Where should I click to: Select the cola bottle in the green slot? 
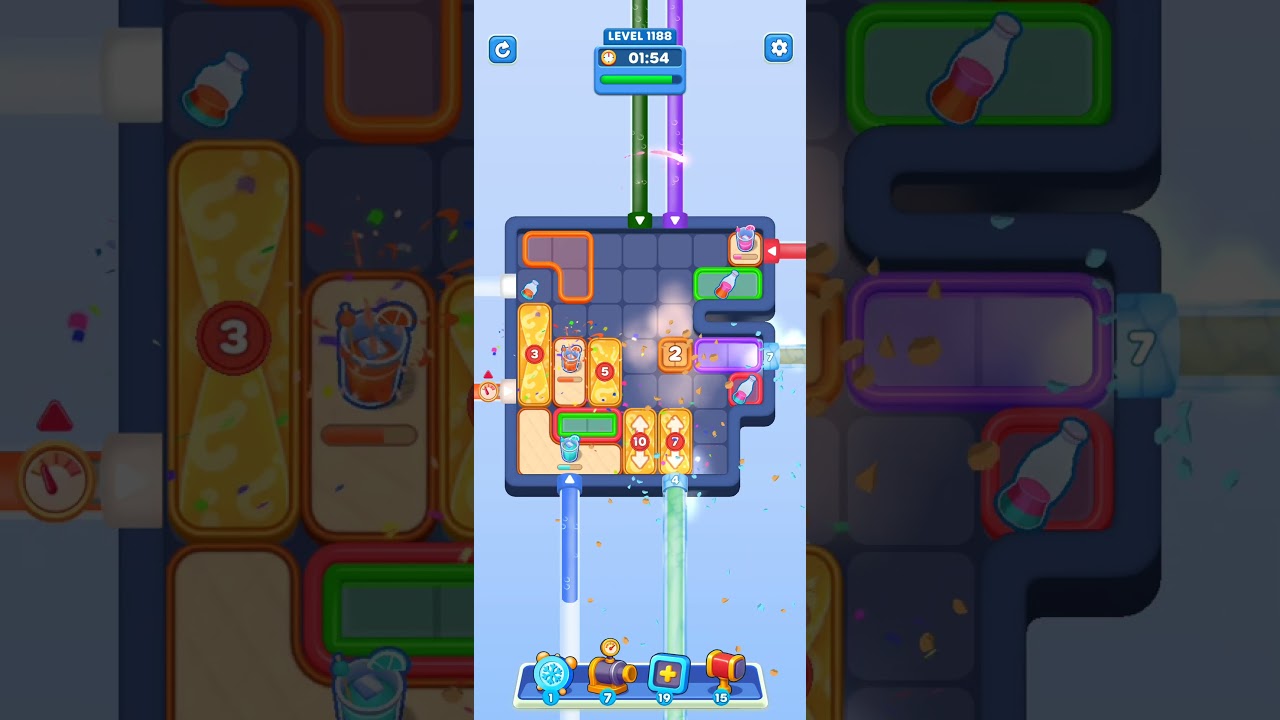729,283
